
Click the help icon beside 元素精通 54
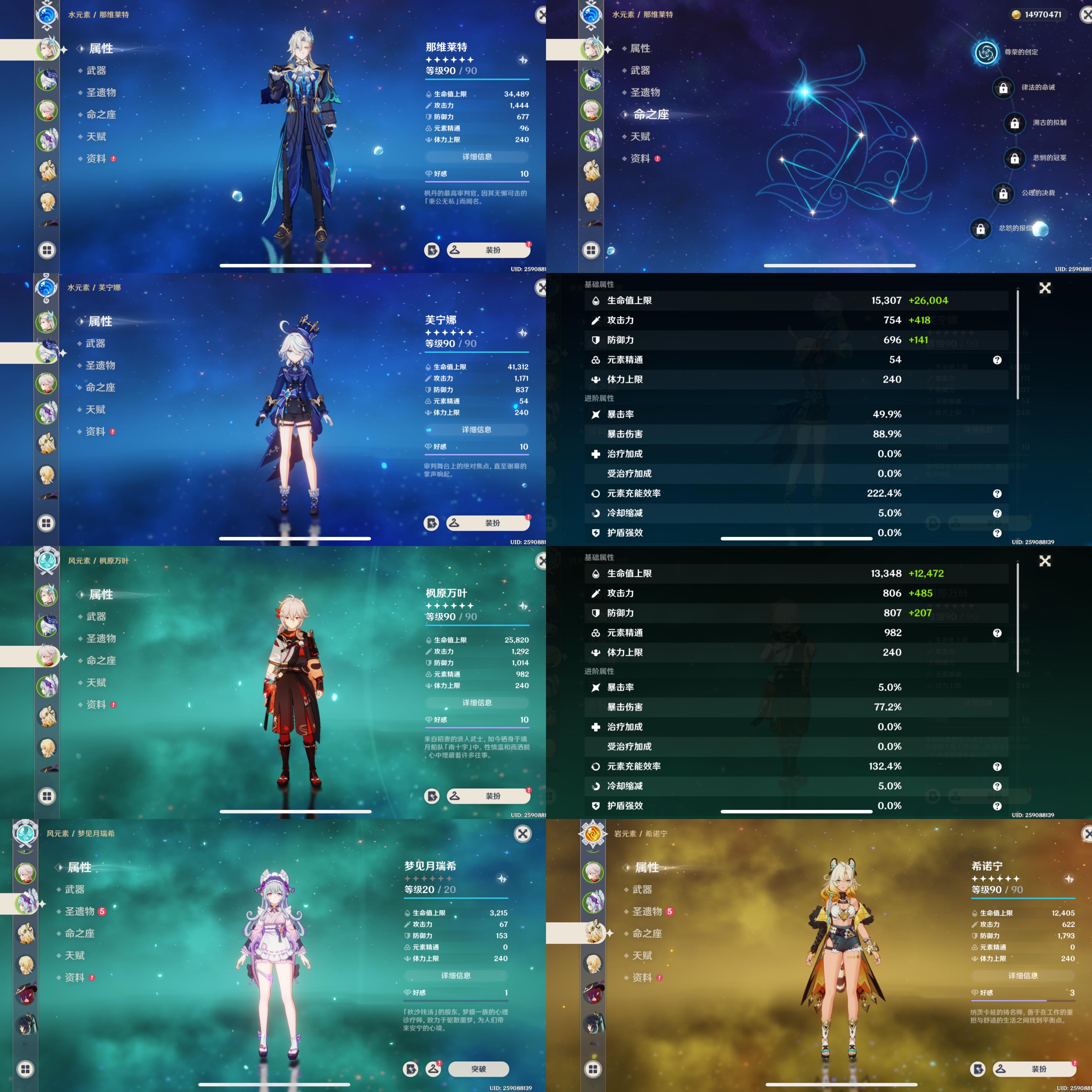[997, 360]
